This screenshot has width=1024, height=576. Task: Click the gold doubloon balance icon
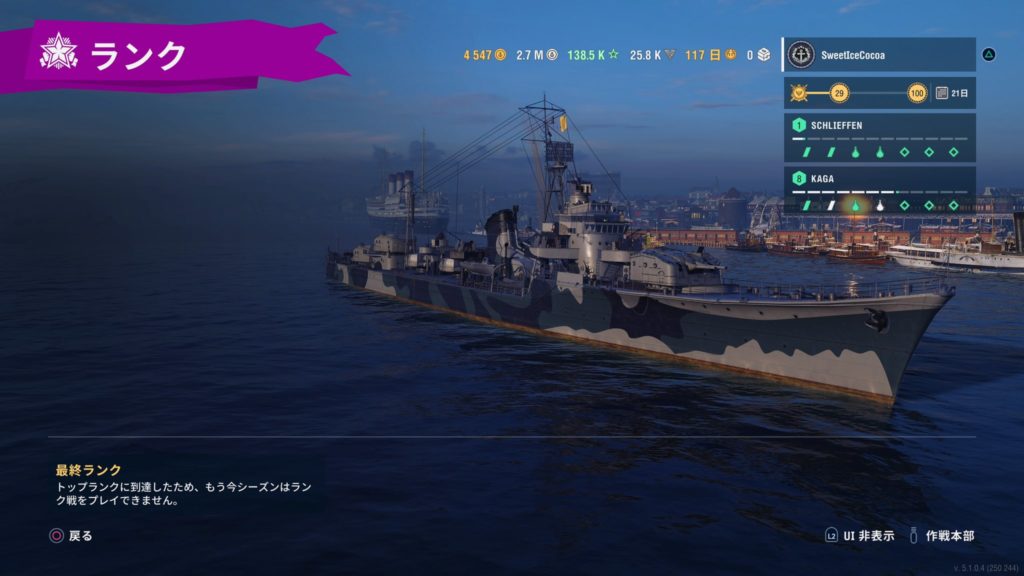pyautogui.click(x=501, y=55)
